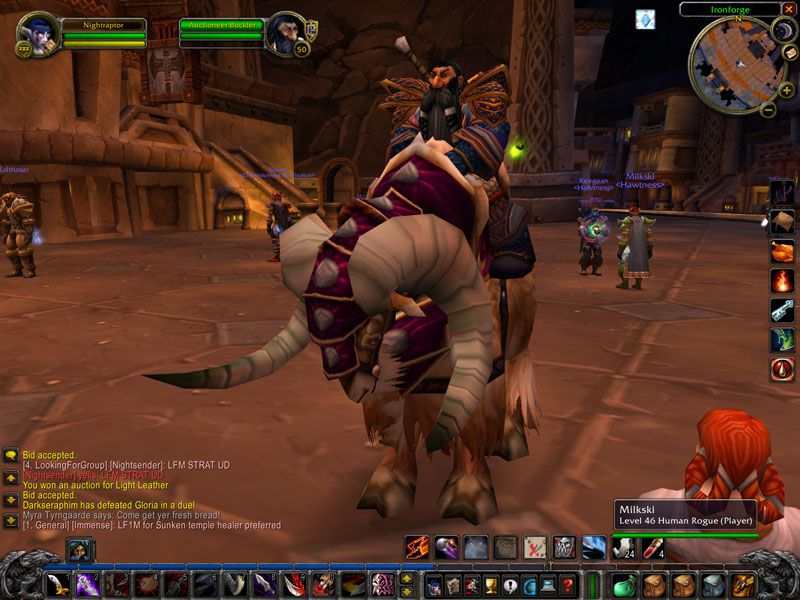This screenshot has width=800, height=600.
Task: Activate the skull face ability icon
Action: (x=565, y=547)
